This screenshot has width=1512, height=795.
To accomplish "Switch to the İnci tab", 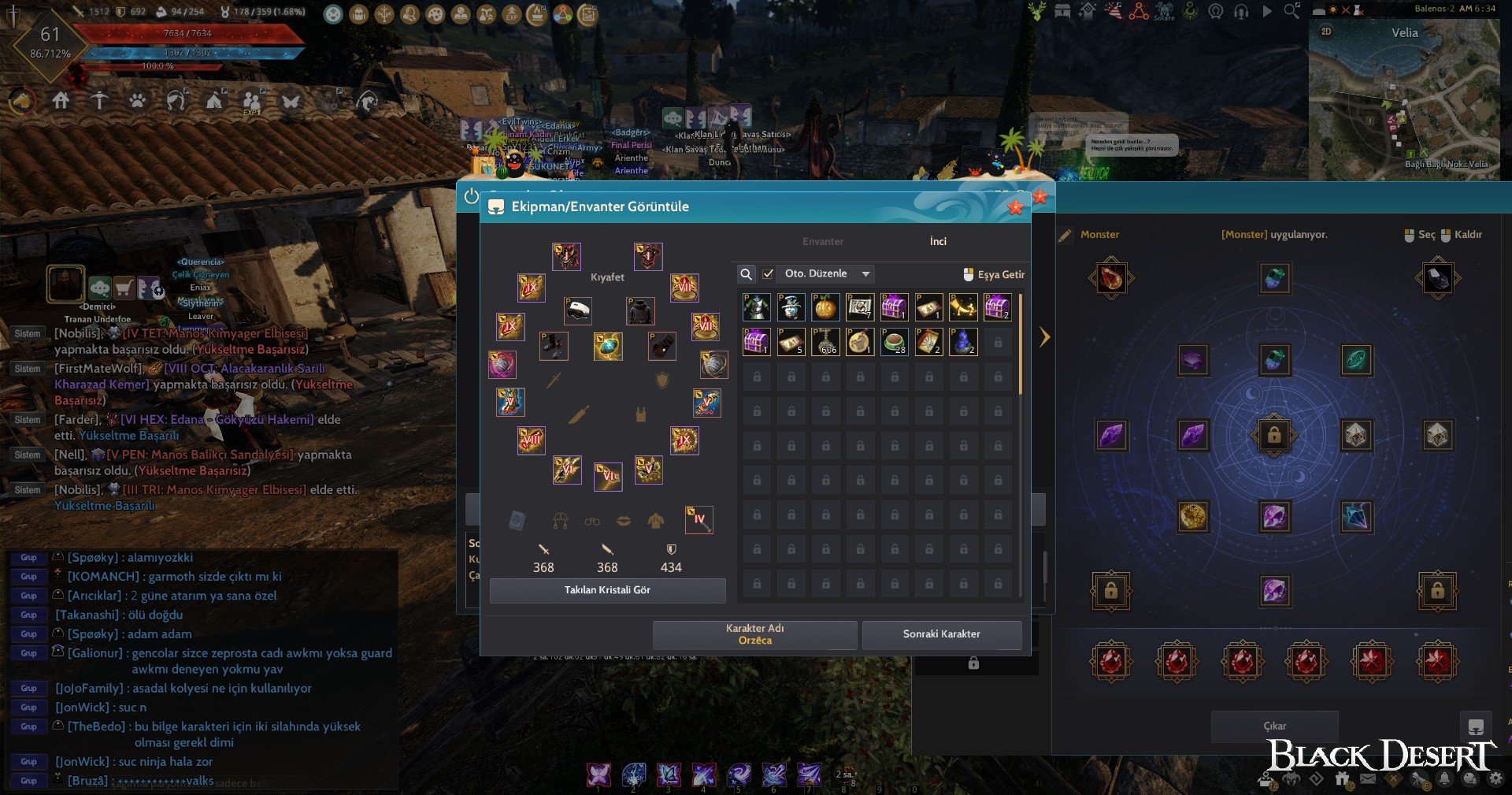I will [x=938, y=242].
